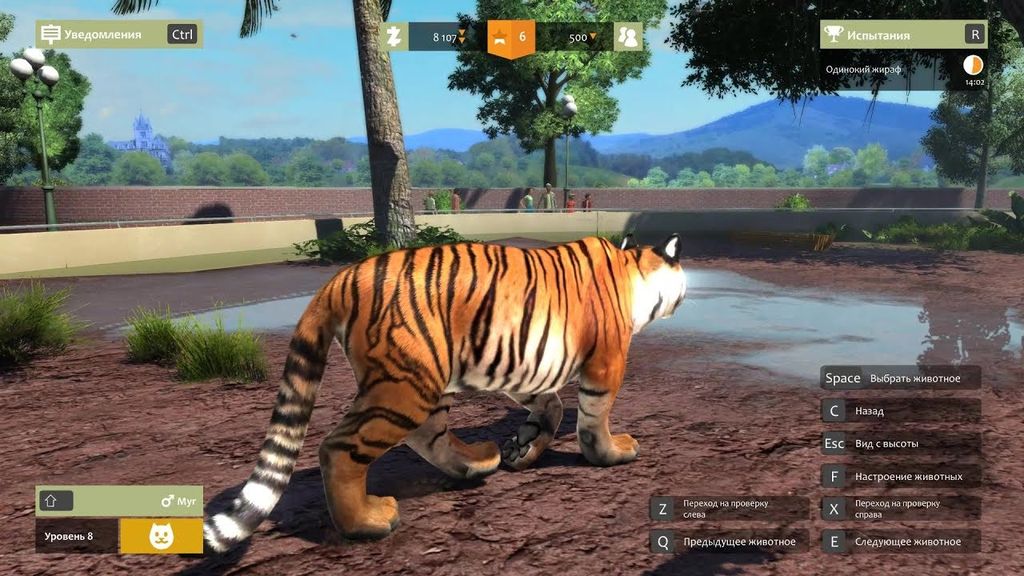Screen dimensions: 1024x576
Task: Select Переход на проверку слева
Action: pos(729,509)
